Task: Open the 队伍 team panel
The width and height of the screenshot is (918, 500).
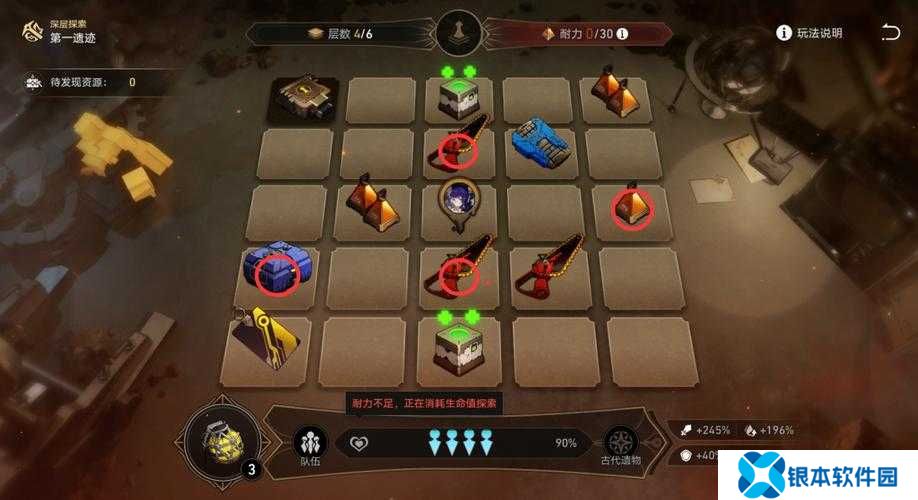Action: coord(310,446)
